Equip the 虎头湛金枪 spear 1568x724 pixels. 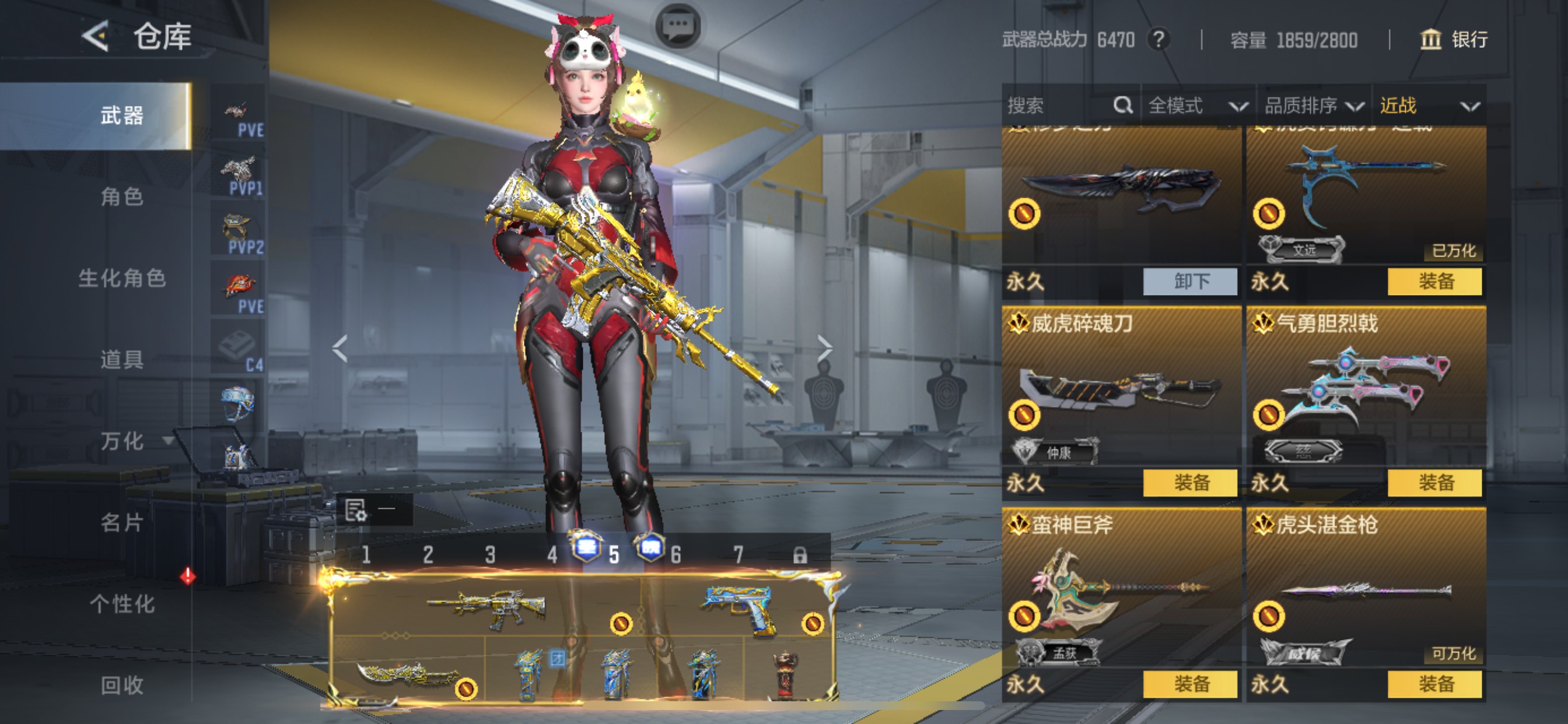coord(1436,684)
